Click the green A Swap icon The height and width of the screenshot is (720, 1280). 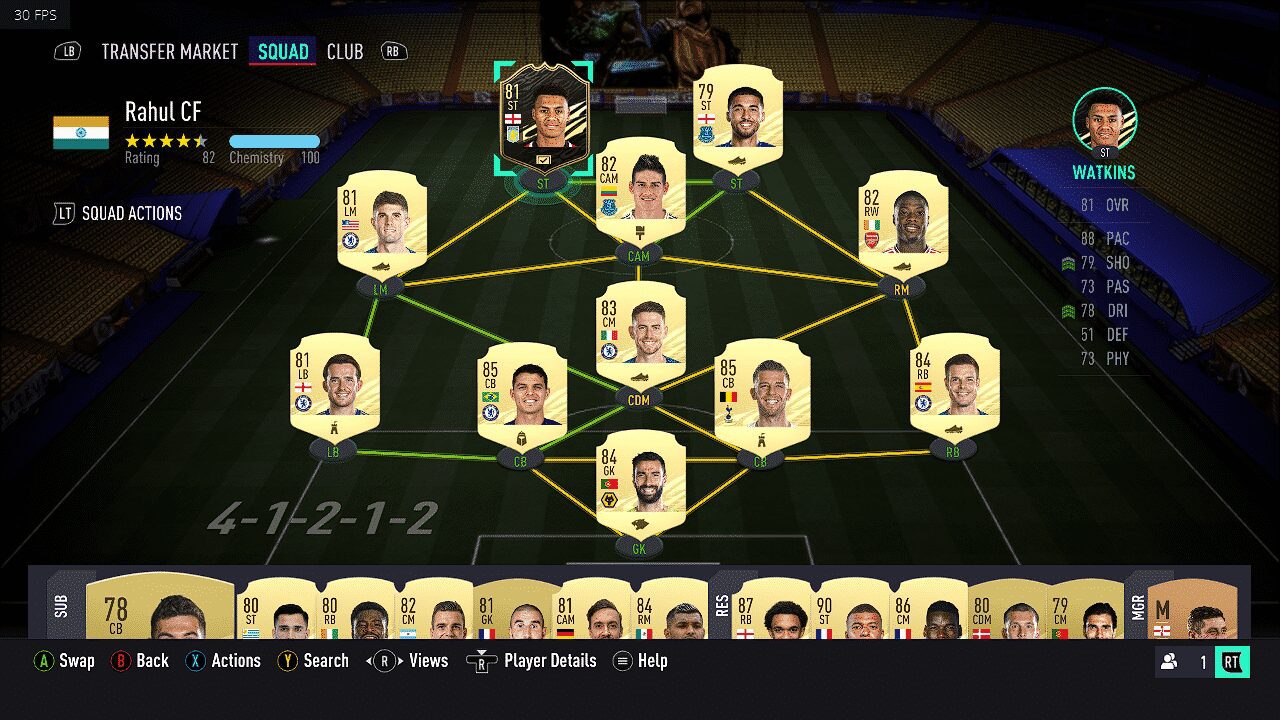(x=44, y=661)
